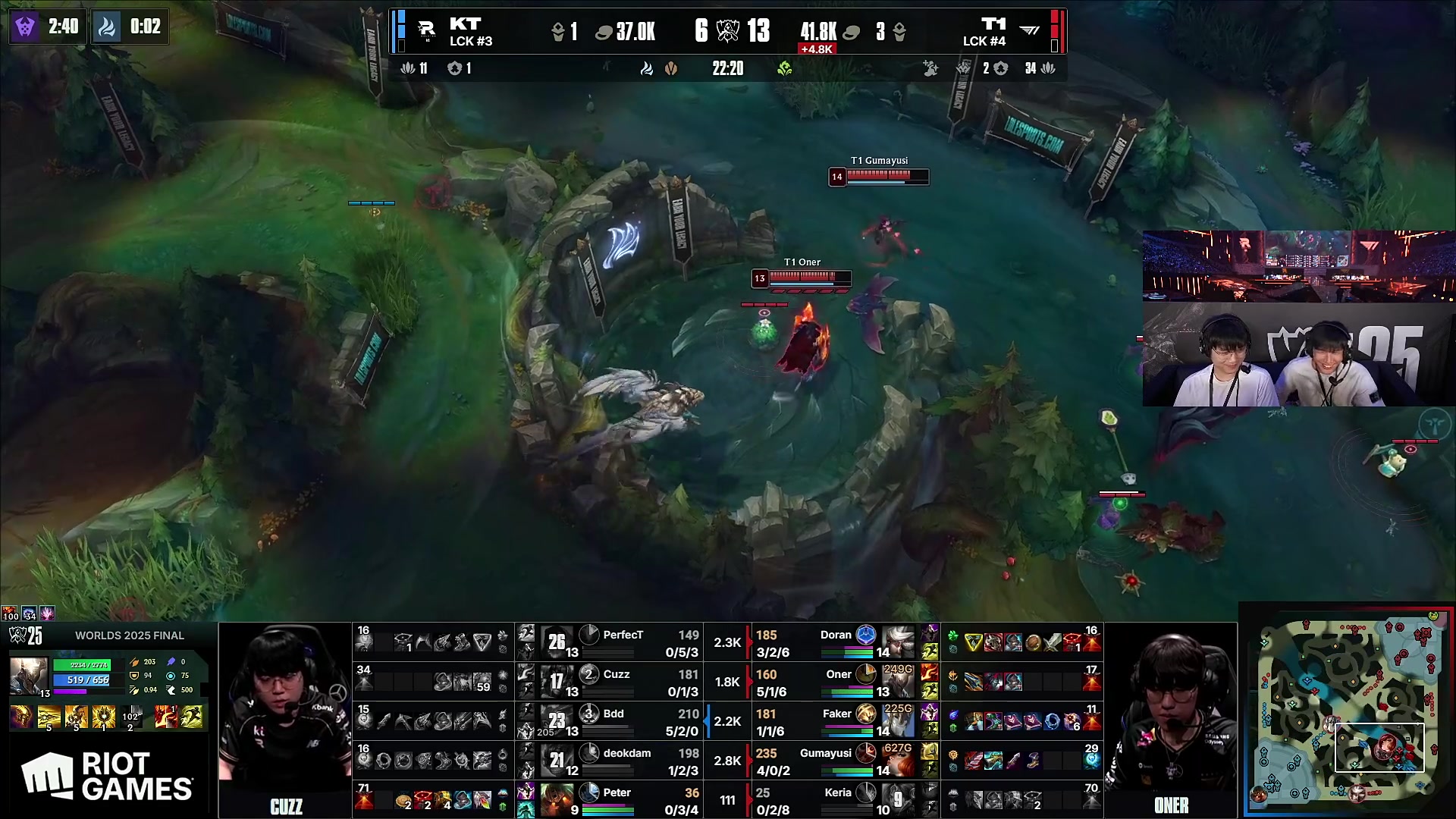The image size is (1456, 819).
Task: Click Faker's champion portrait on scoreboard
Action: [898, 721]
